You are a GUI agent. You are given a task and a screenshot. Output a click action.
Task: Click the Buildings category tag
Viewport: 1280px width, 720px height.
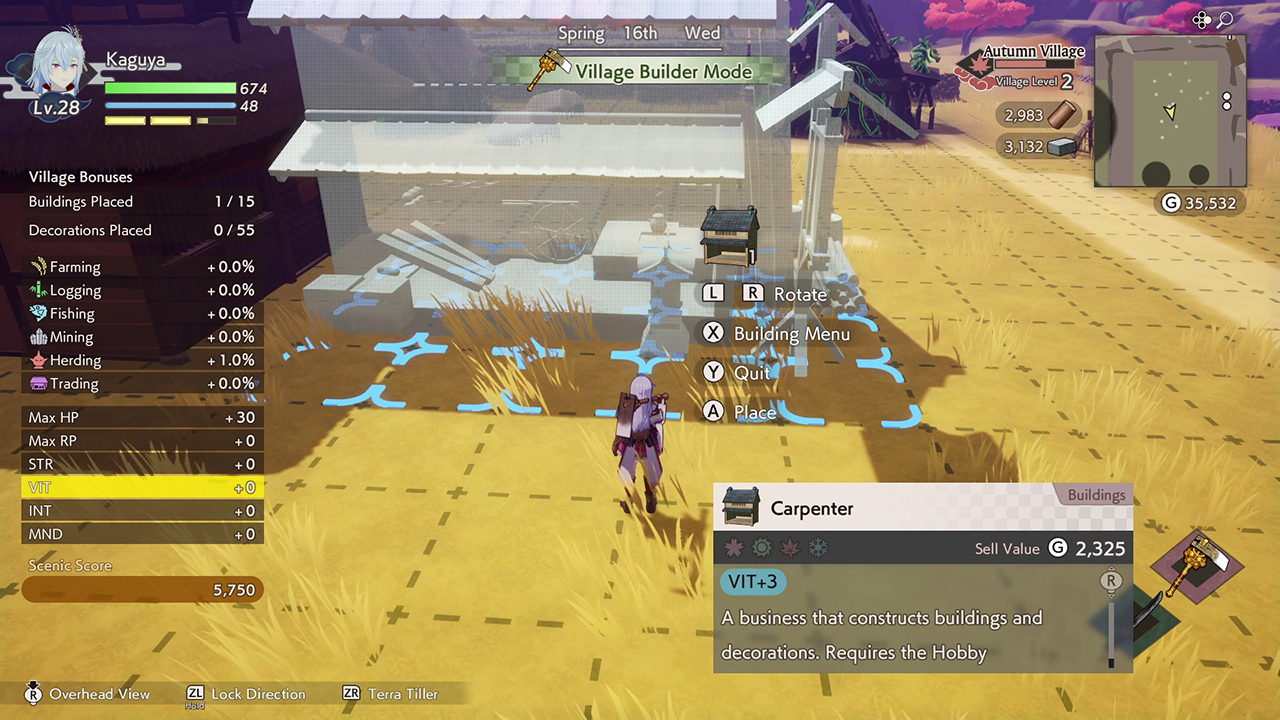(1095, 495)
